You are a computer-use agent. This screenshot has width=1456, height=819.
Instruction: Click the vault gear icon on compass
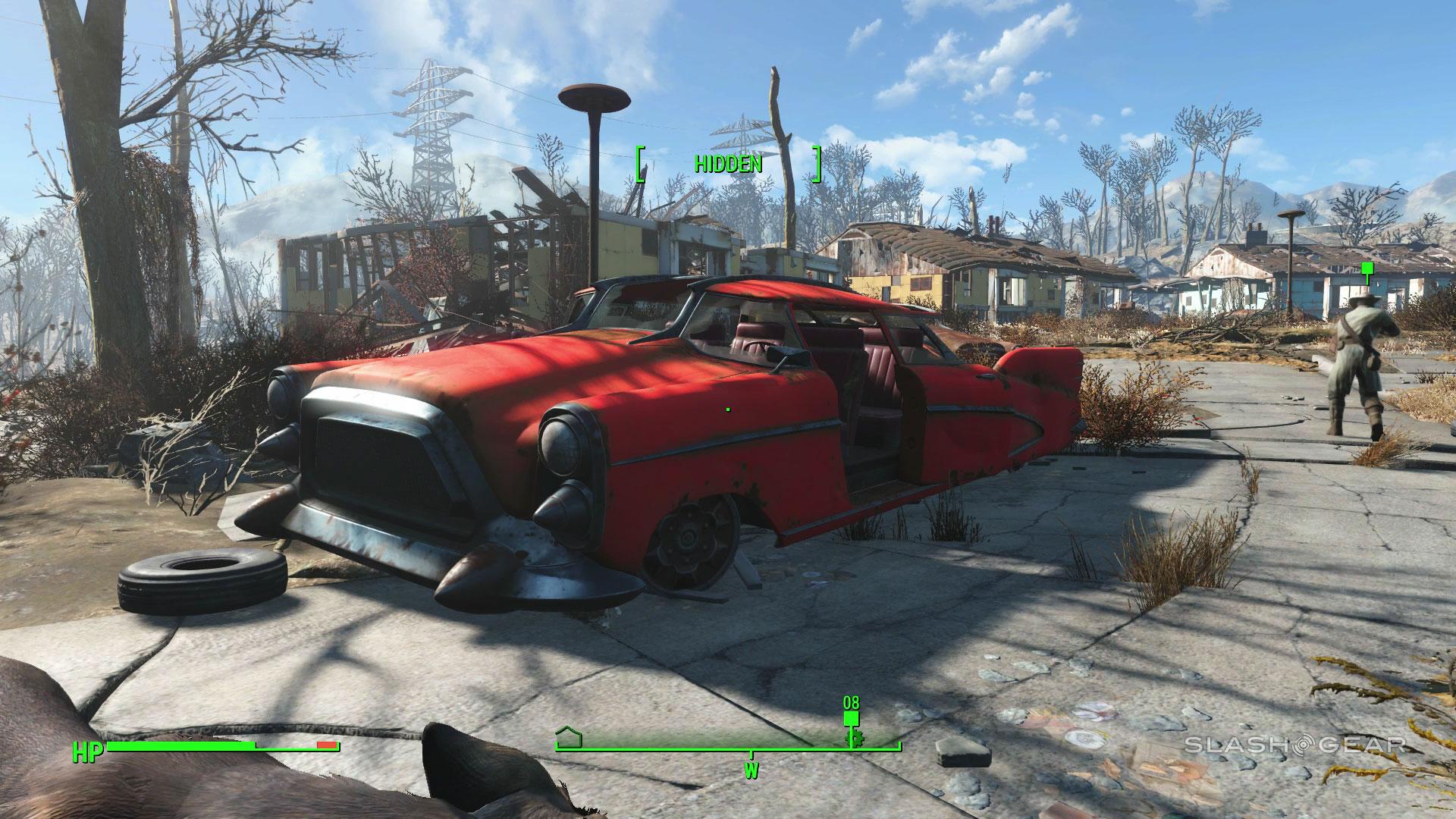pos(851,739)
